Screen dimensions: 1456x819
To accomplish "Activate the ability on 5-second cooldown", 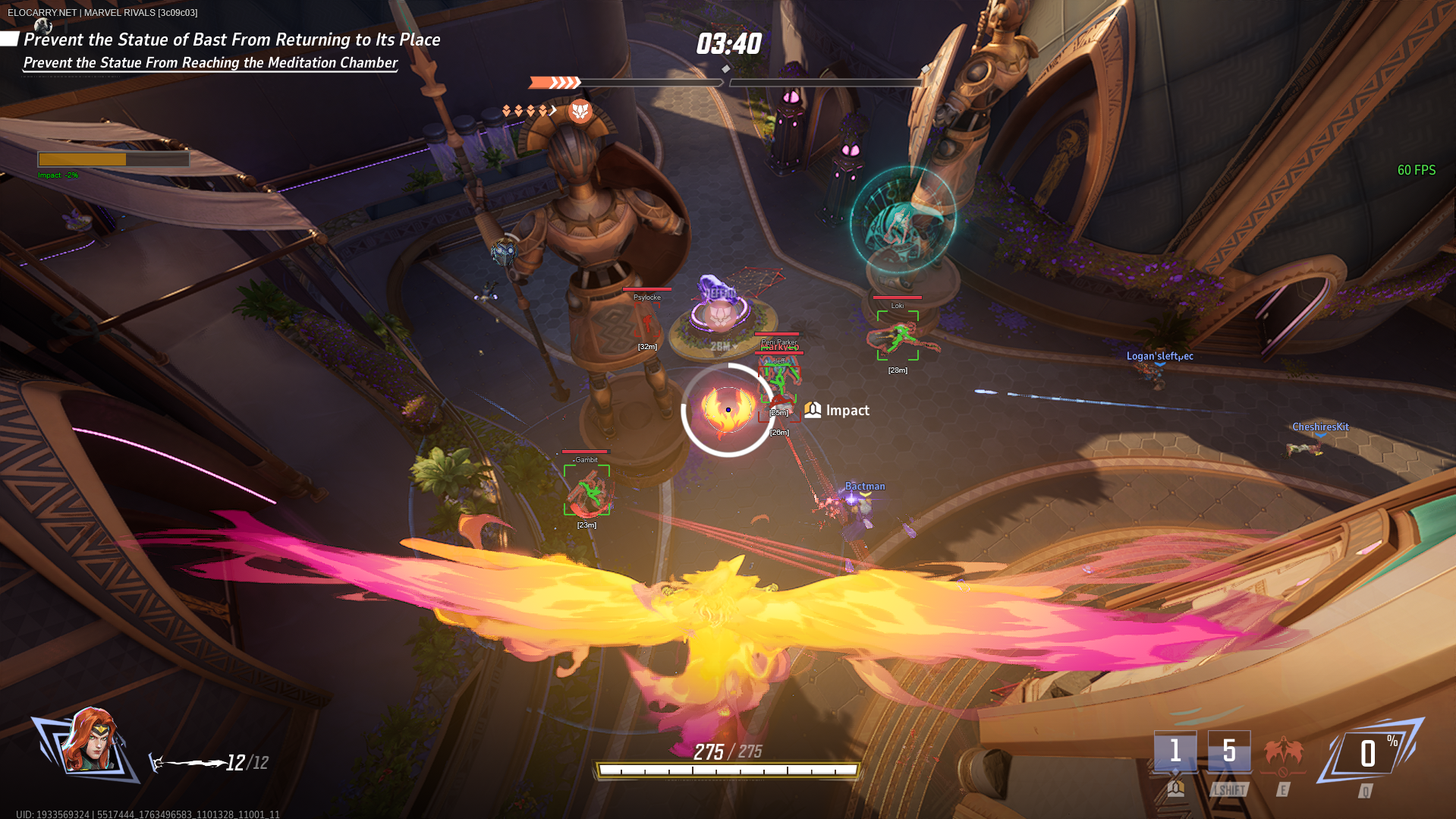I will click(1228, 751).
